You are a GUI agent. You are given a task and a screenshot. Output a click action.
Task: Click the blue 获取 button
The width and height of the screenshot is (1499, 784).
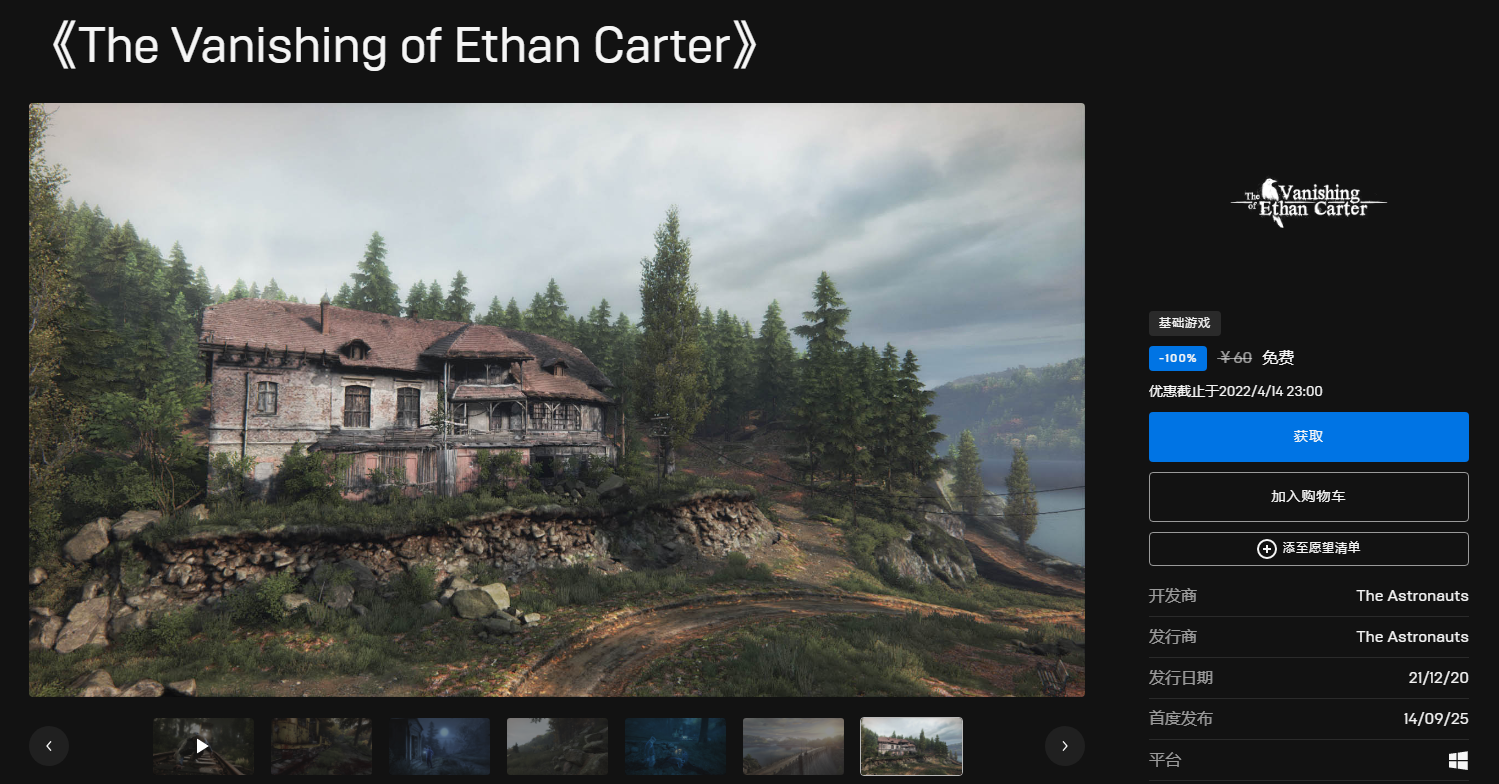[1308, 437]
